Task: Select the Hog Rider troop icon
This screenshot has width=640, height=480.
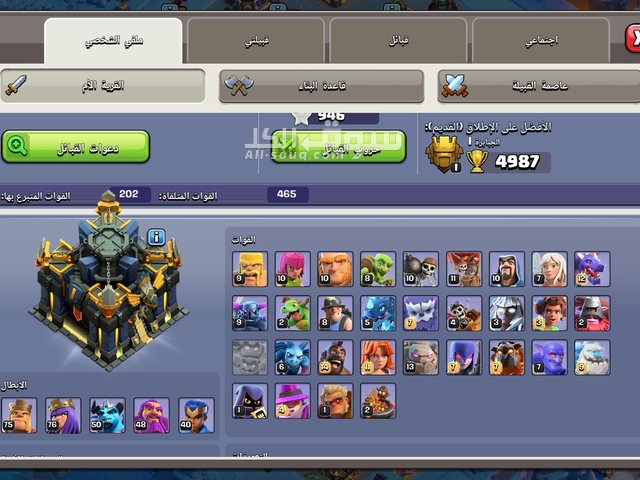Action: (x=335, y=357)
